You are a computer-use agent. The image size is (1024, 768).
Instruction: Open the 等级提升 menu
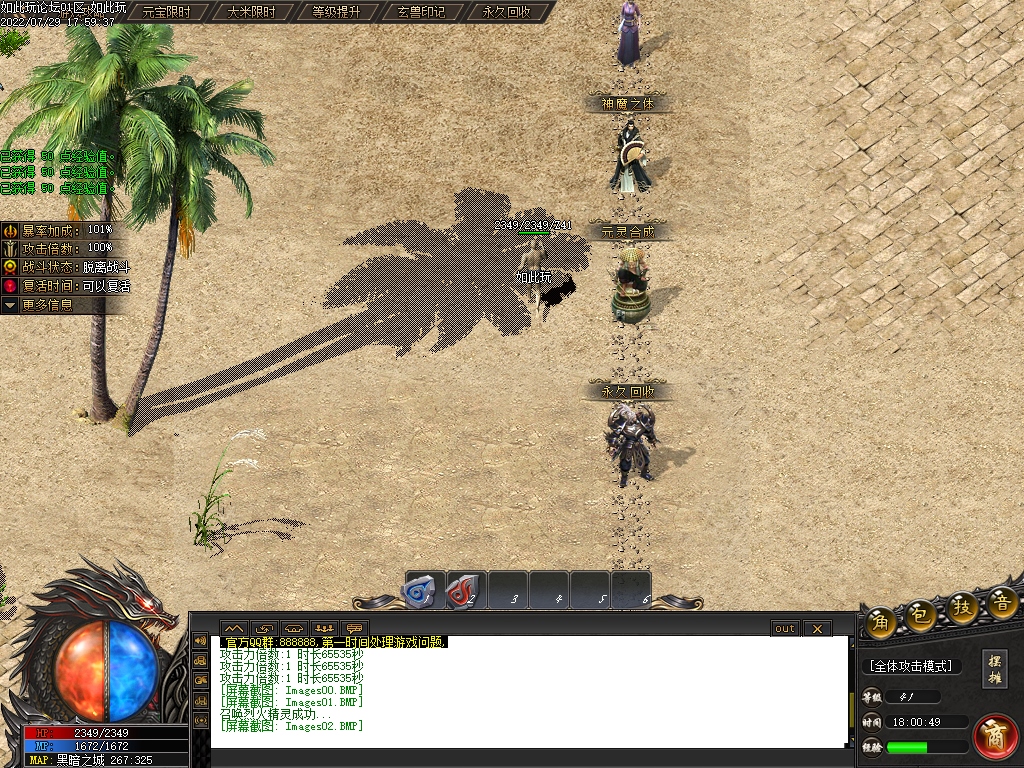337,12
